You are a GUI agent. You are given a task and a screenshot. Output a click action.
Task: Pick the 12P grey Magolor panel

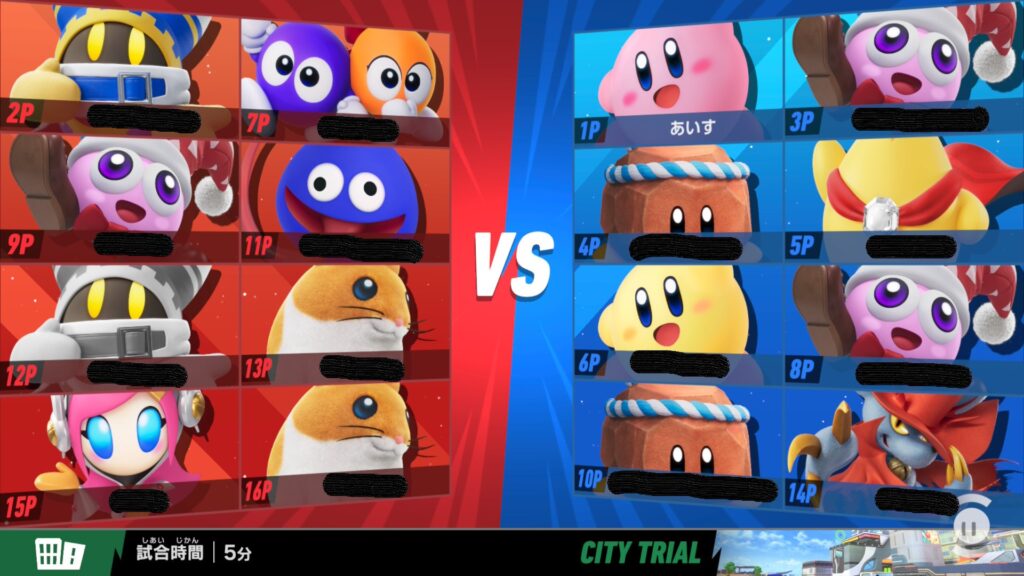(120, 325)
